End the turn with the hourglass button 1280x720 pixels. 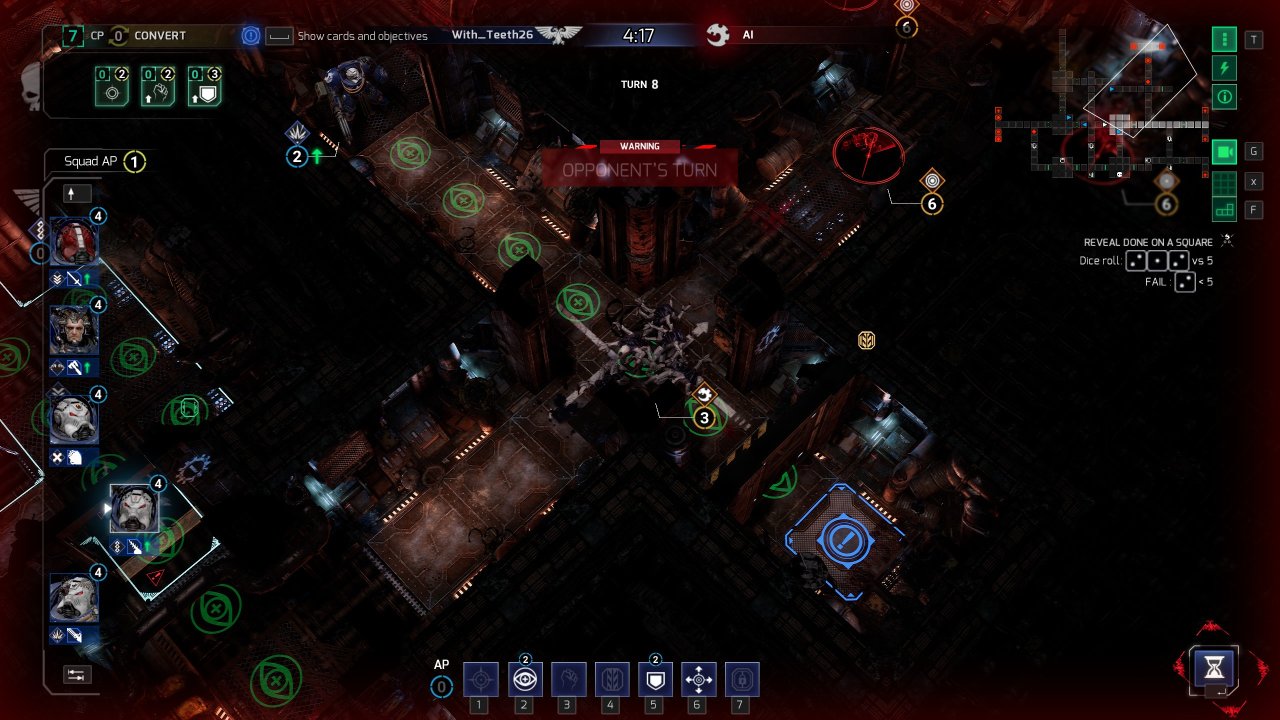(1215, 666)
